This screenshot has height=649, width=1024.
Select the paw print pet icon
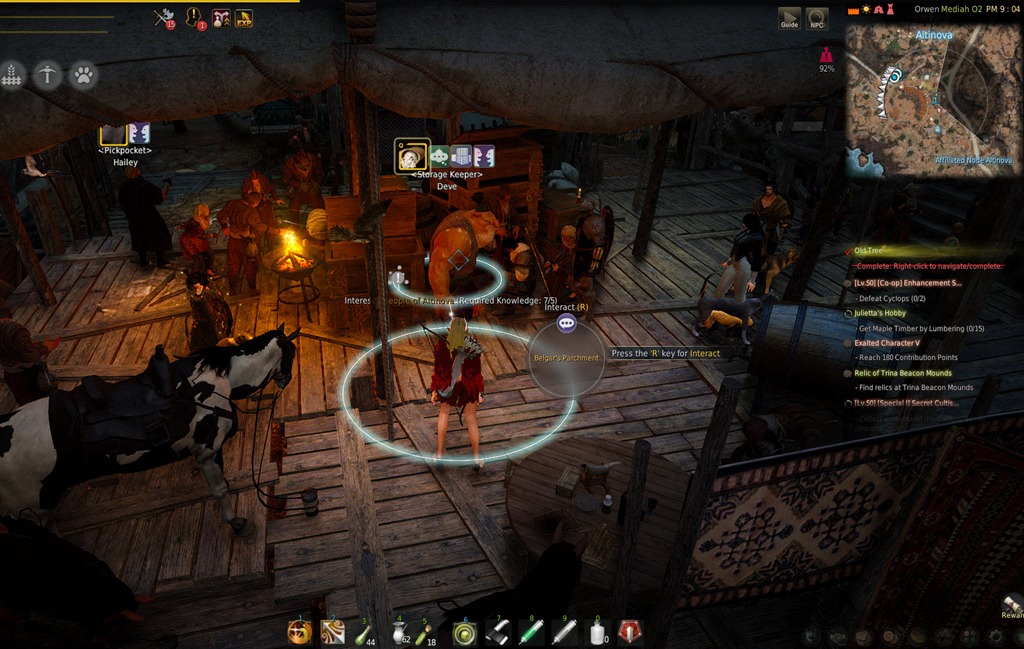tap(83, 75)
